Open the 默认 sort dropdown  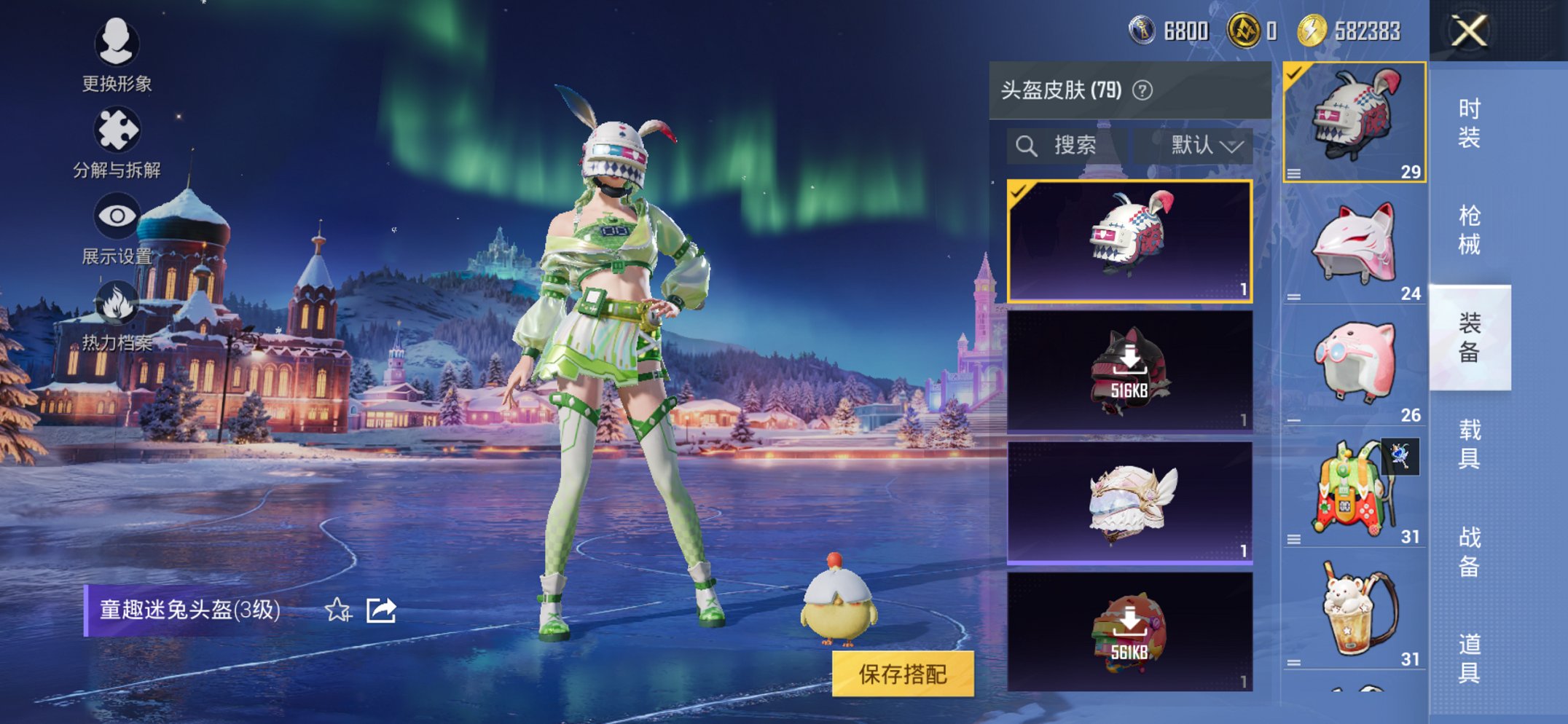point(1202,144)
